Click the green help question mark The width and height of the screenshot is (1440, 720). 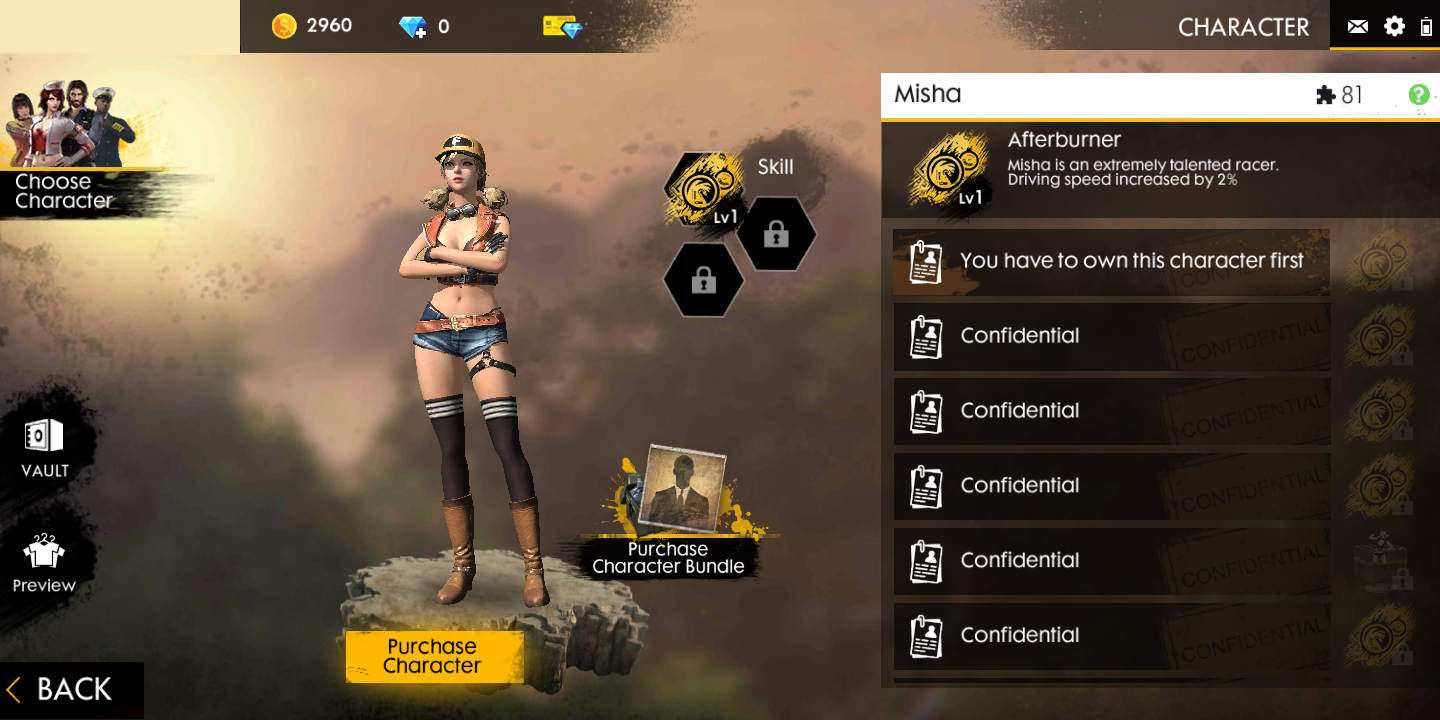click(x=1417, y=95)
